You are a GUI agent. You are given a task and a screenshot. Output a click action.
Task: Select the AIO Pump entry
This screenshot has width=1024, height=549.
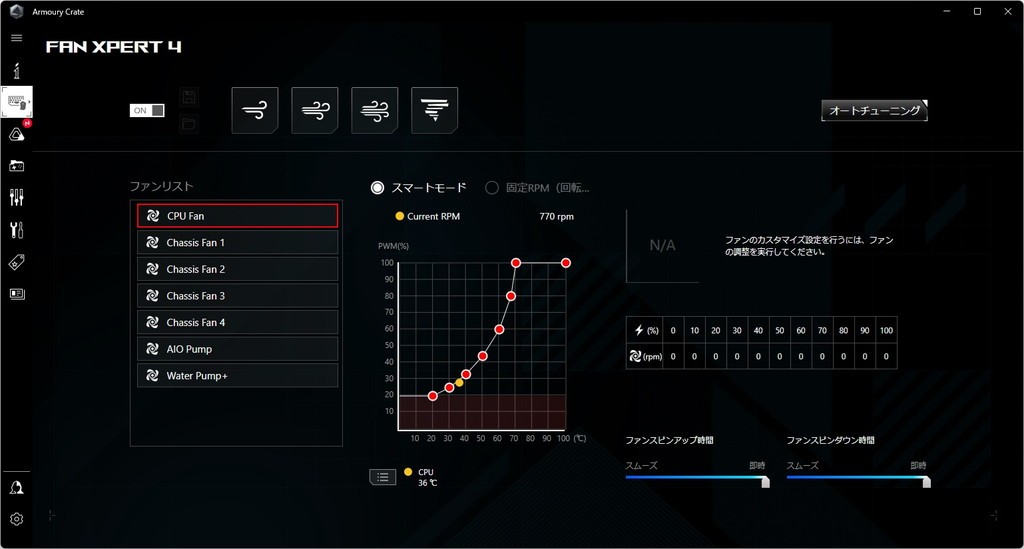click(x=238, y=349)
